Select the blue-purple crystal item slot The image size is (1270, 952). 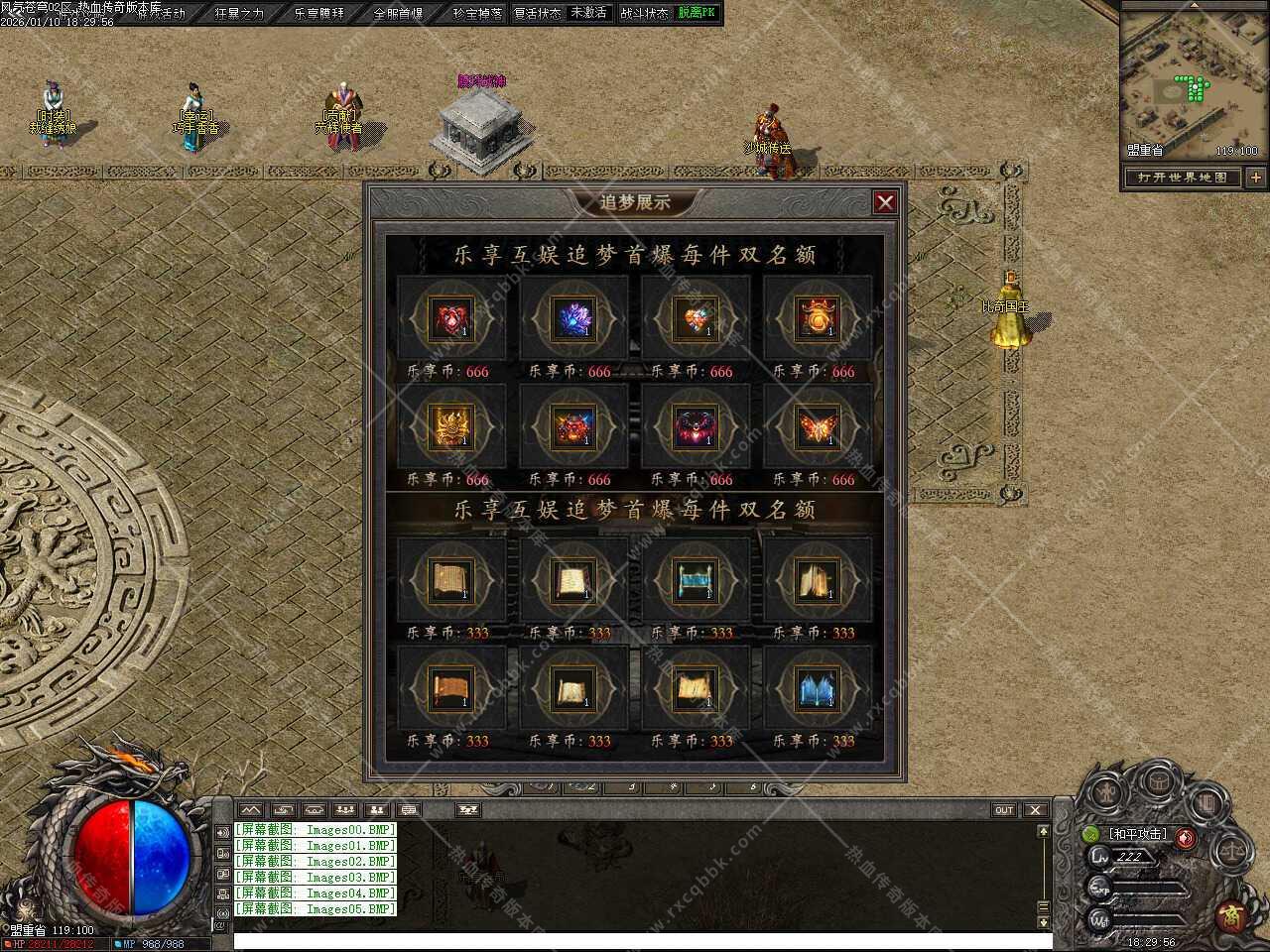[572, 318]
